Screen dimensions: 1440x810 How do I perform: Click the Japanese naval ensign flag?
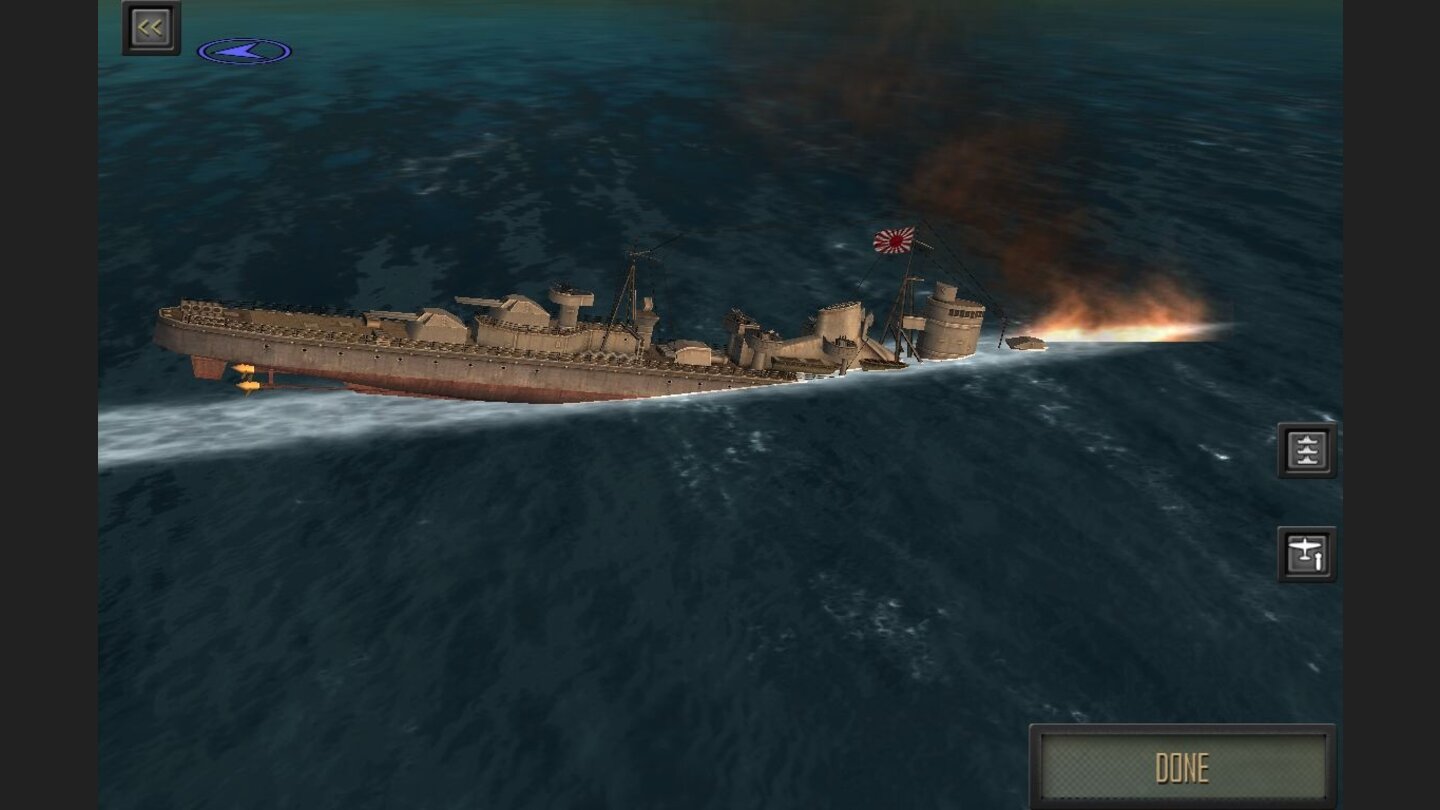pos(891,240)
